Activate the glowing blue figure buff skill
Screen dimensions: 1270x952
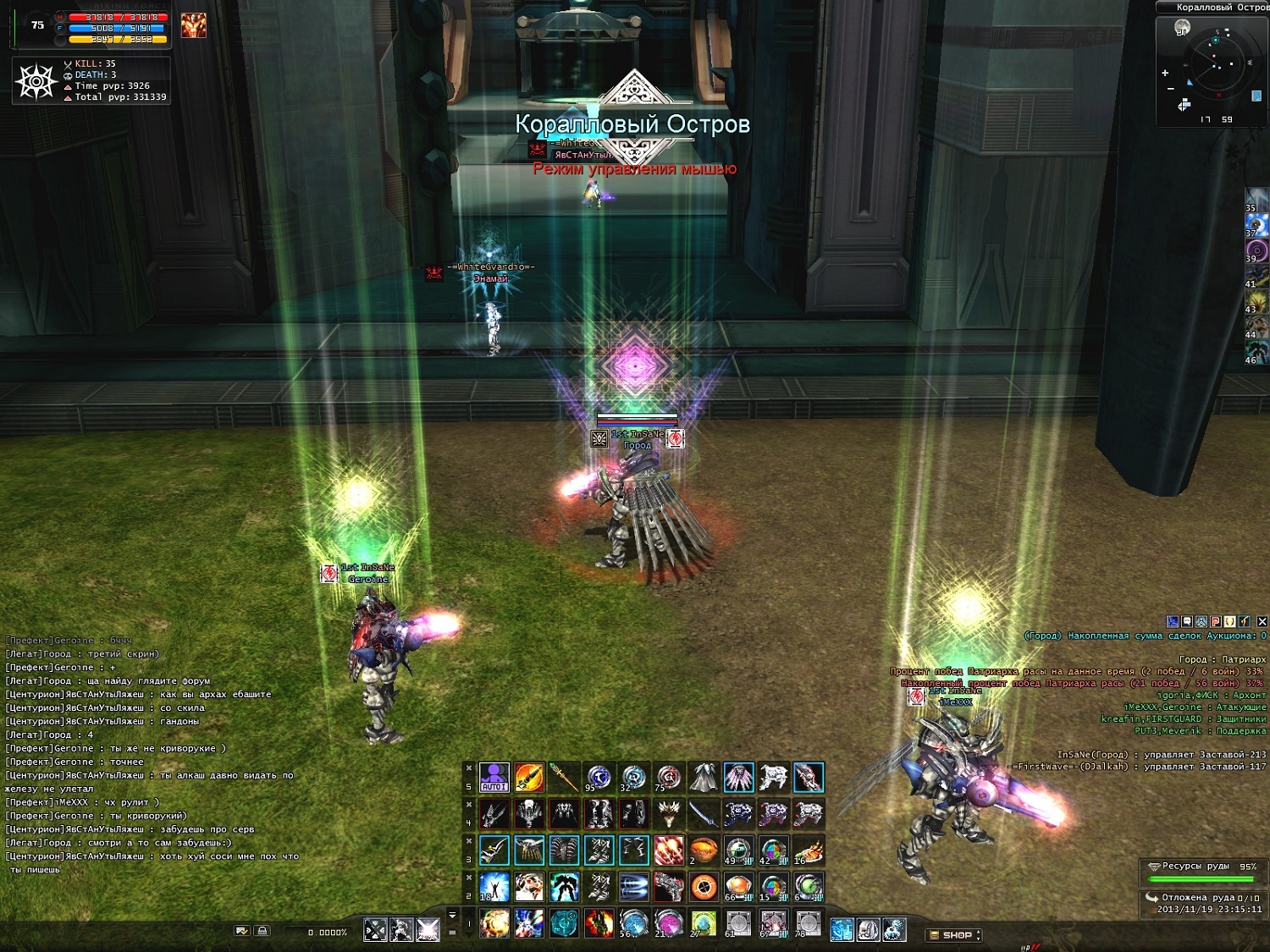coord(494,886)
